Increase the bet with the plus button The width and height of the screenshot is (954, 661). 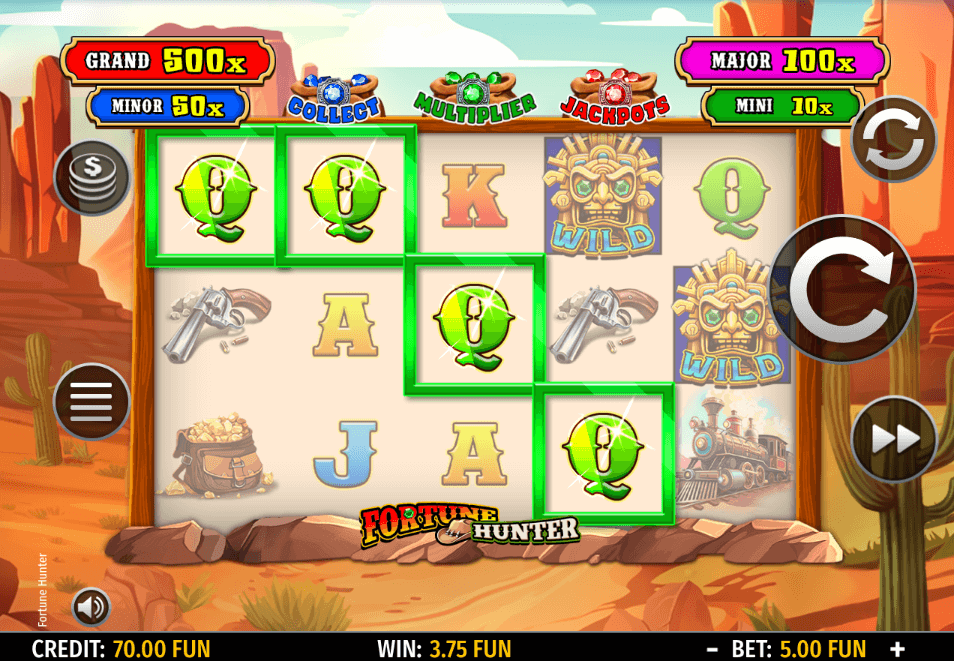click(x=897, y=648)
